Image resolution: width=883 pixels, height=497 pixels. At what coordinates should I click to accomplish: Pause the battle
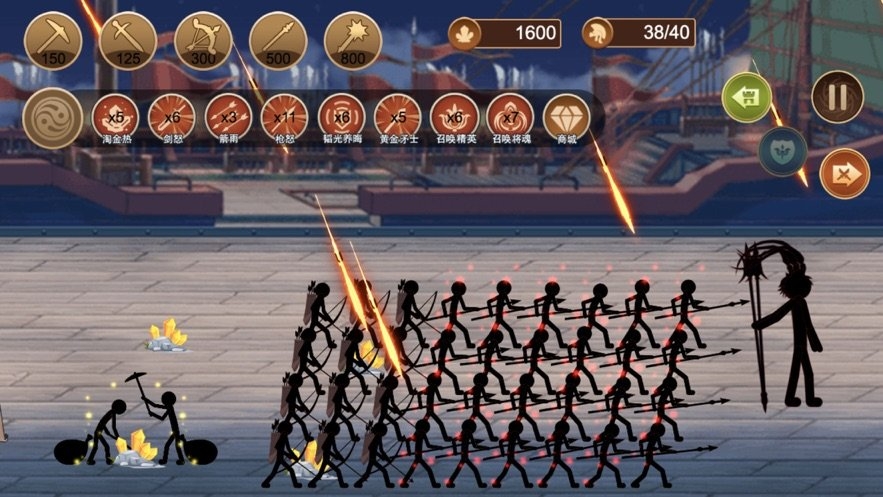click(837, 97)
